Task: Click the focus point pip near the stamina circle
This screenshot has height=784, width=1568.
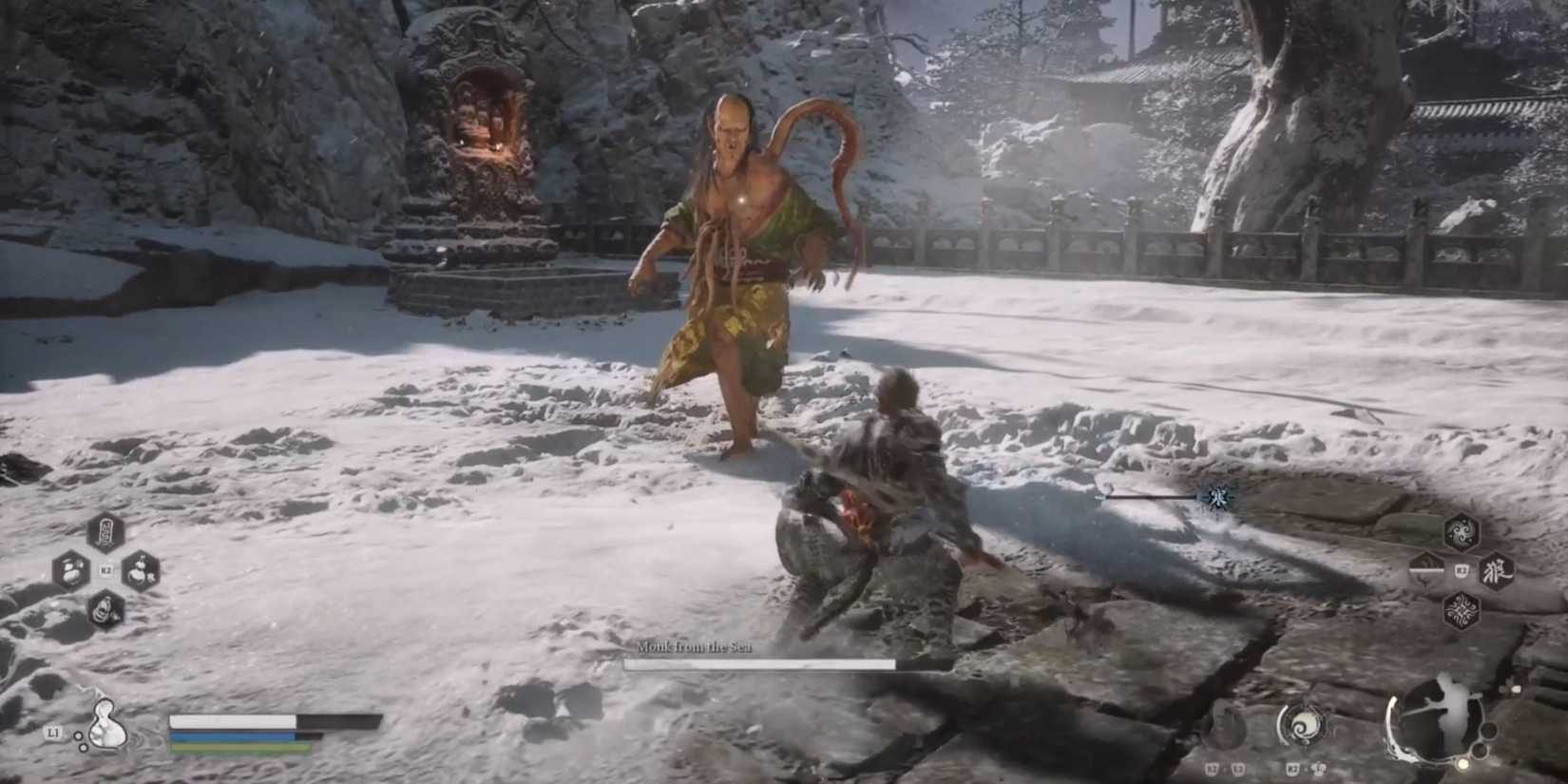Action: (1463, 764)
